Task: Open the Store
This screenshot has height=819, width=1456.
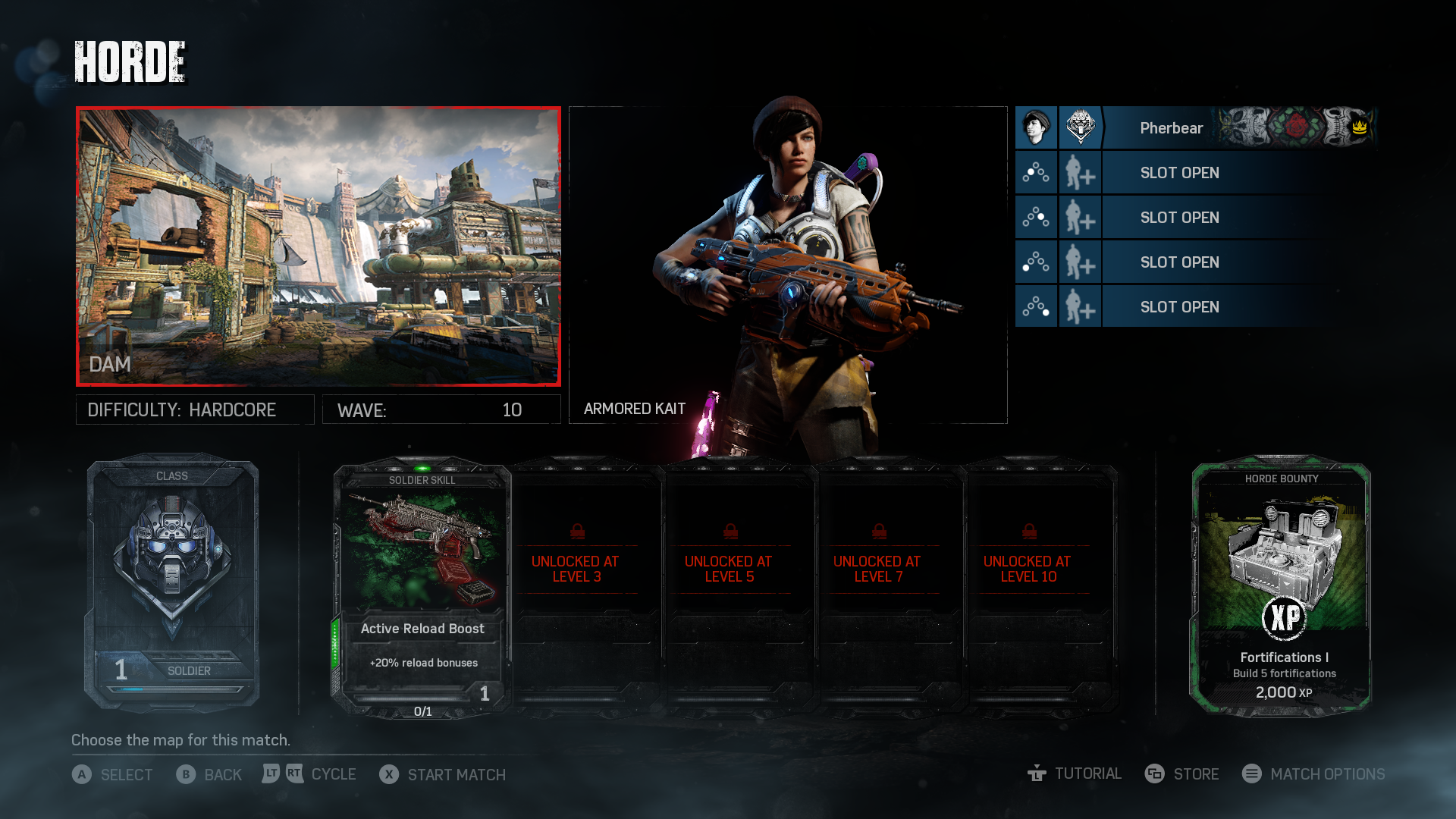Action: coord(1182,773)
